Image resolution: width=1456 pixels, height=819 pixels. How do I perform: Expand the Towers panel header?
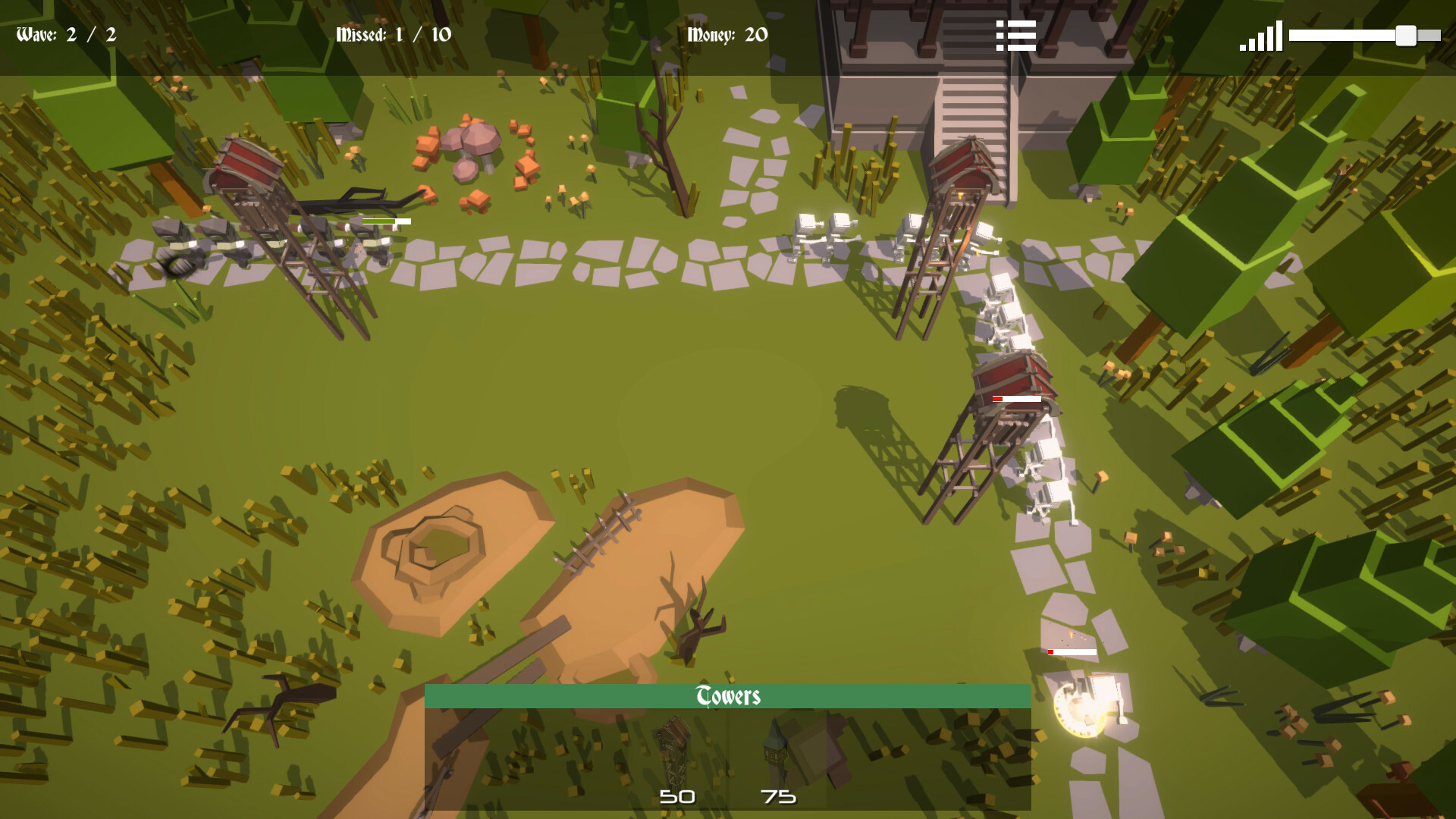(728, 695)
